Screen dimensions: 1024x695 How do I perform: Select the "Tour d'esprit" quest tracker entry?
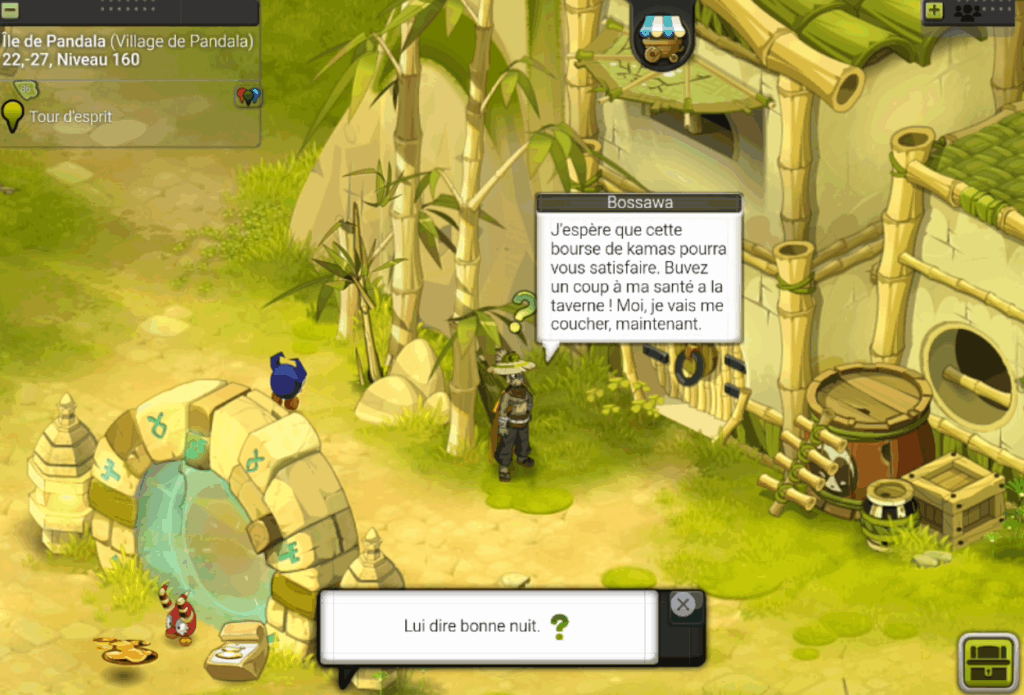70,117
